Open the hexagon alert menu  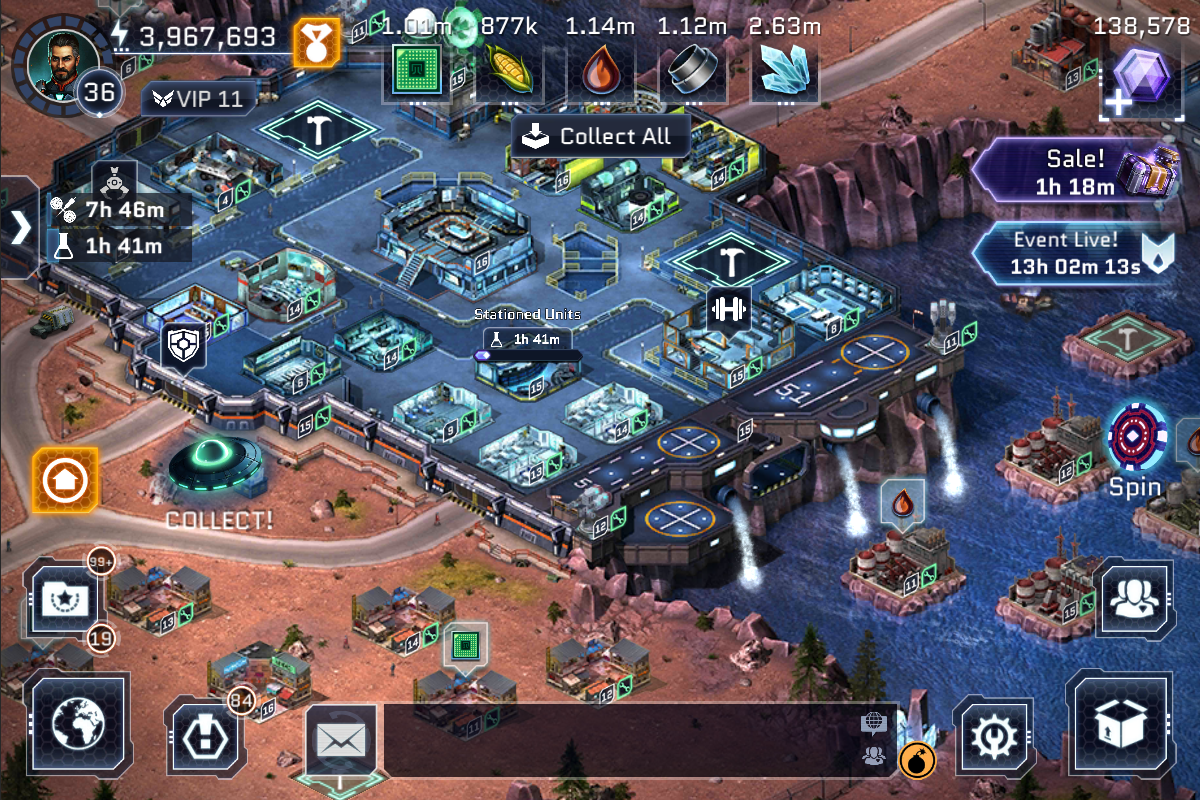(205, 740)
